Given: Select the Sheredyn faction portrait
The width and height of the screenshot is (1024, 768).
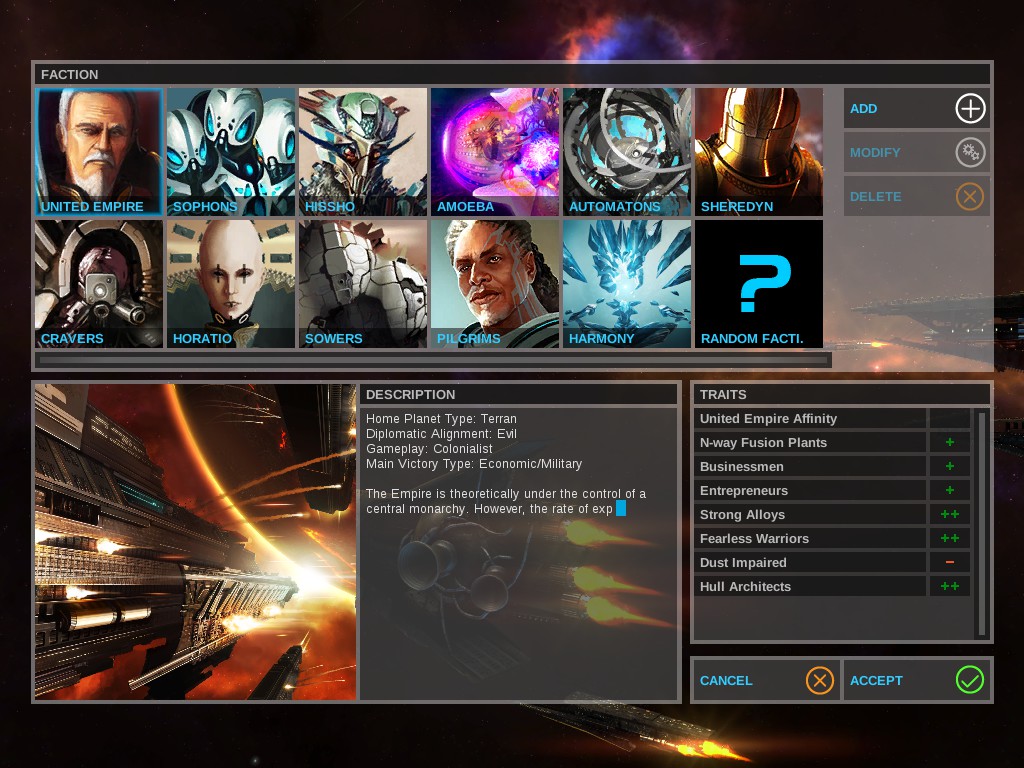Looking at the screenshot, I should coord(759,152).
